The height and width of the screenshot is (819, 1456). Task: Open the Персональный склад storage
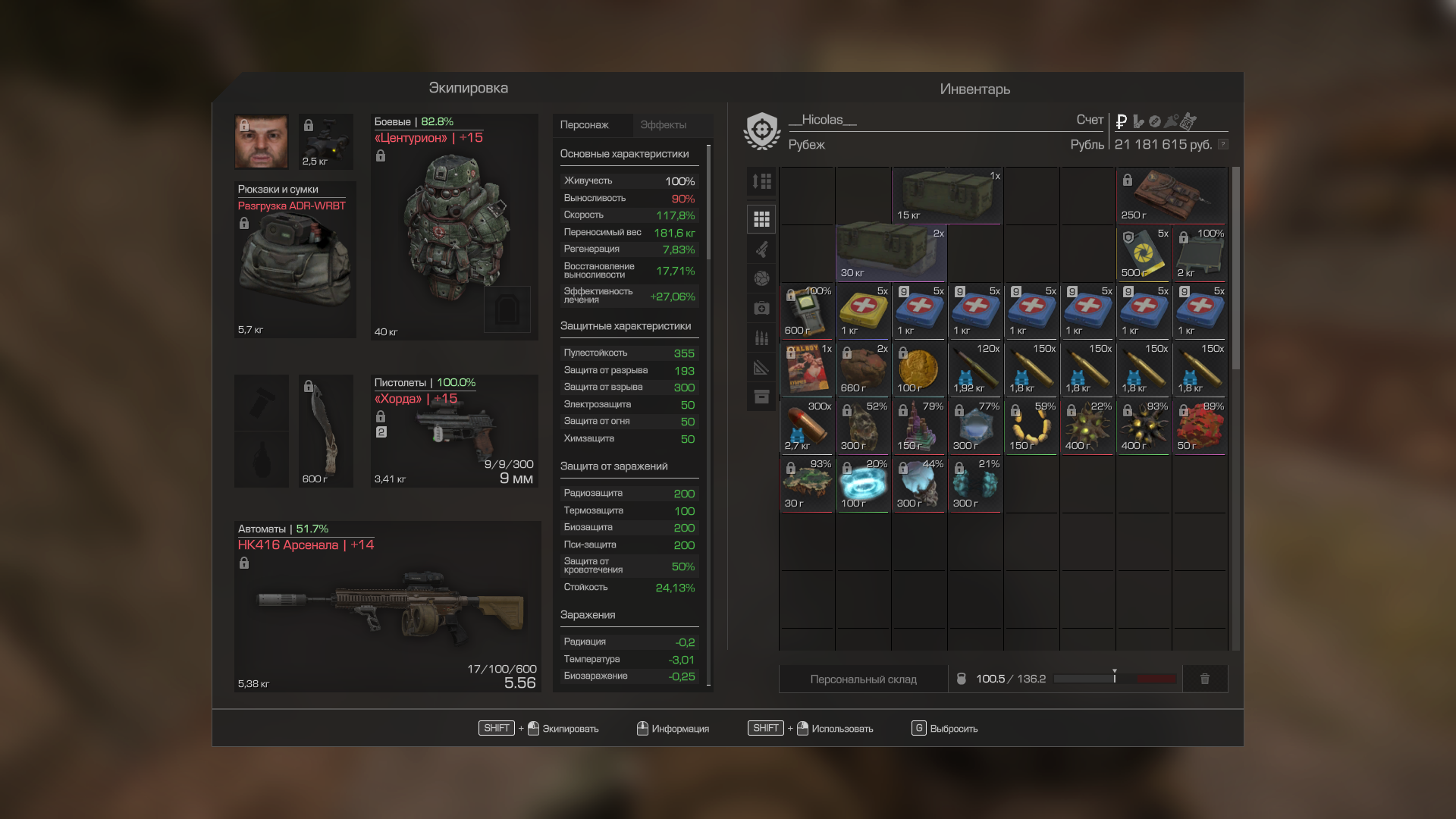pyautogui.click(x=863, y=679)
